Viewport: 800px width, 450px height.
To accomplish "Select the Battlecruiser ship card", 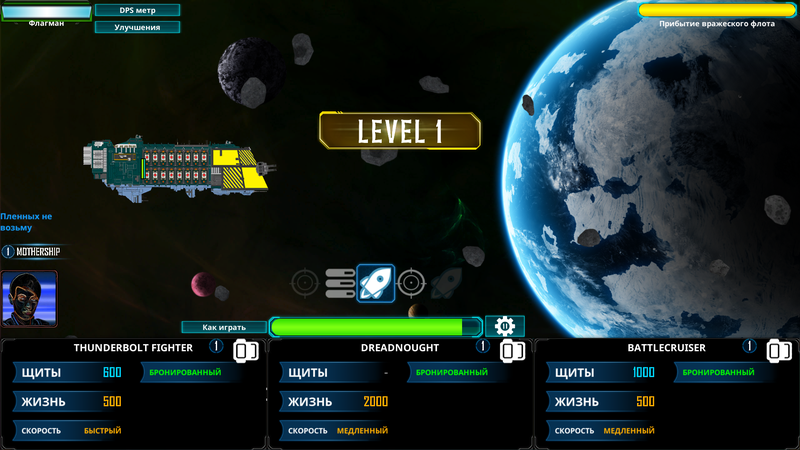I will click(666, 394).
